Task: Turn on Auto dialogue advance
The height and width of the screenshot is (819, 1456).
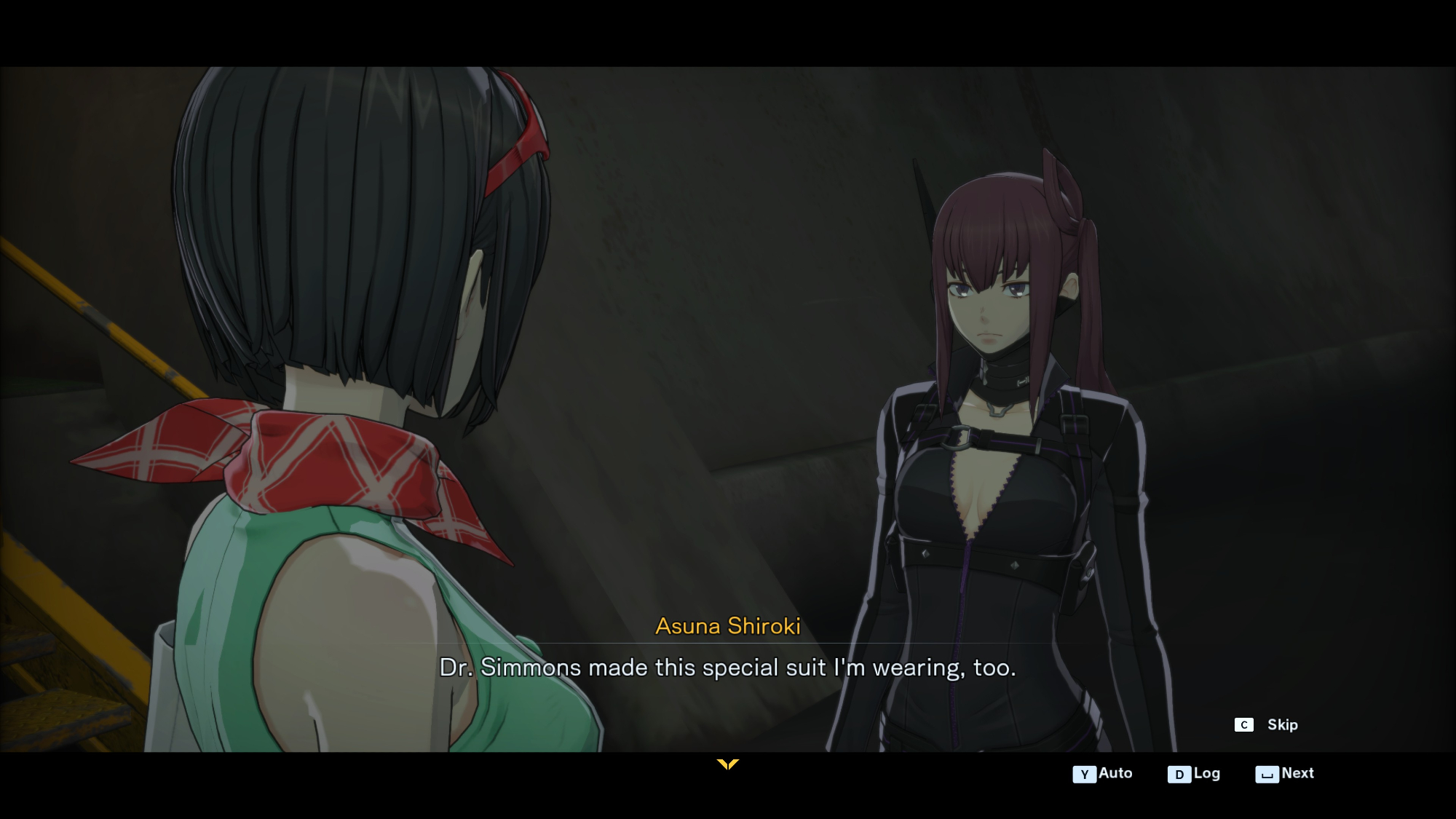Action: 1103,774
